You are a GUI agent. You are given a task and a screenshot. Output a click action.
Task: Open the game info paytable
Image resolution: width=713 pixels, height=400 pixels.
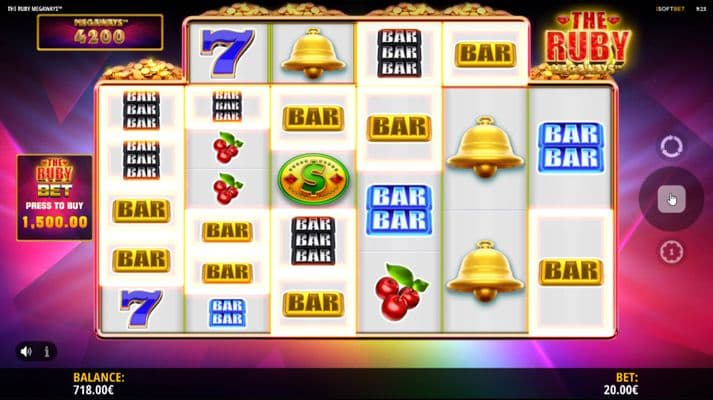coord(46,351)
